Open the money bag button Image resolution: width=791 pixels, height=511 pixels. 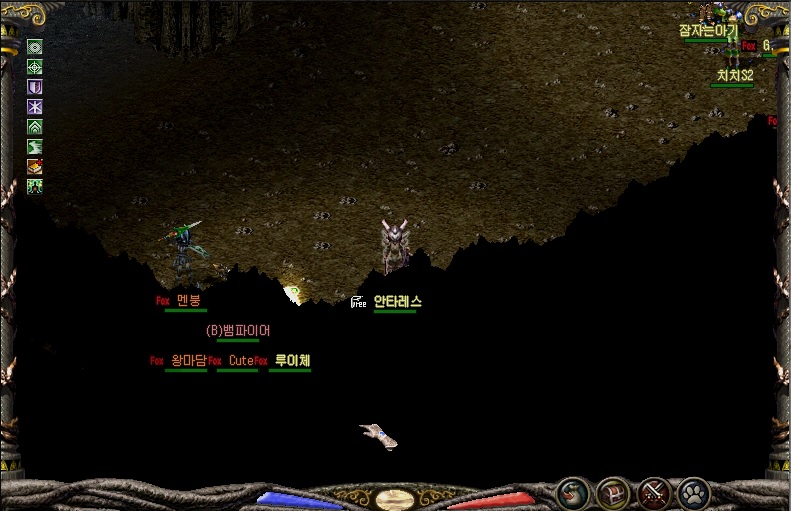[573, 492]
